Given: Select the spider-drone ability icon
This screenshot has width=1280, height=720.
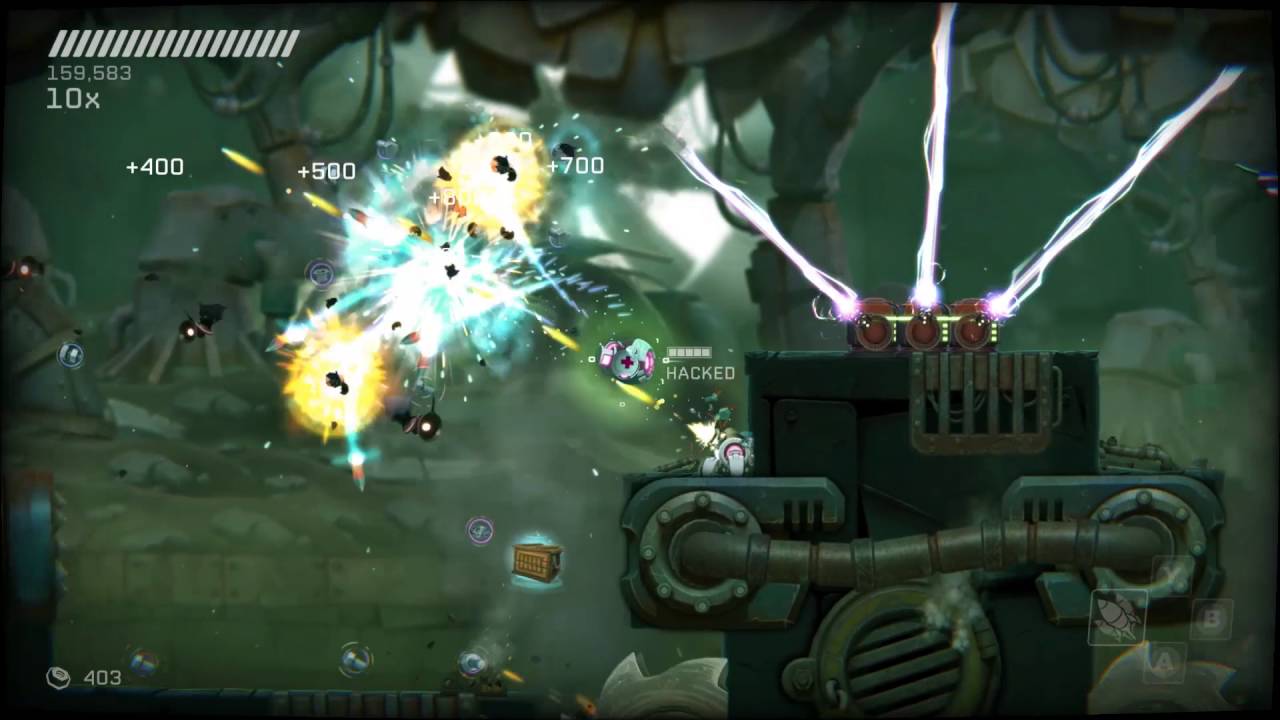Looking at the screenshot, I should point(1118,616).
